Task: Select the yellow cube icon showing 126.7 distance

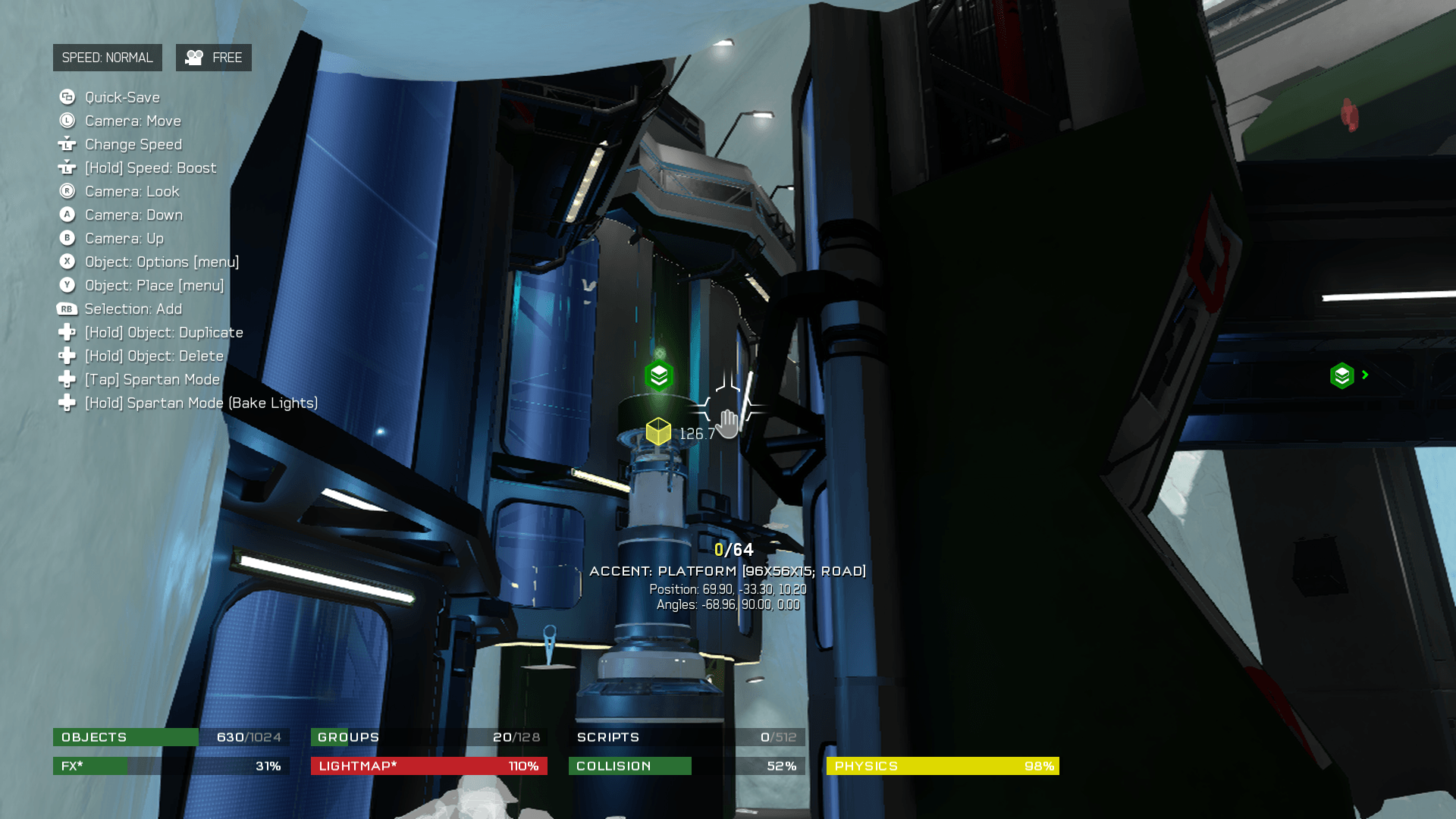Action: tap(658, 430)
